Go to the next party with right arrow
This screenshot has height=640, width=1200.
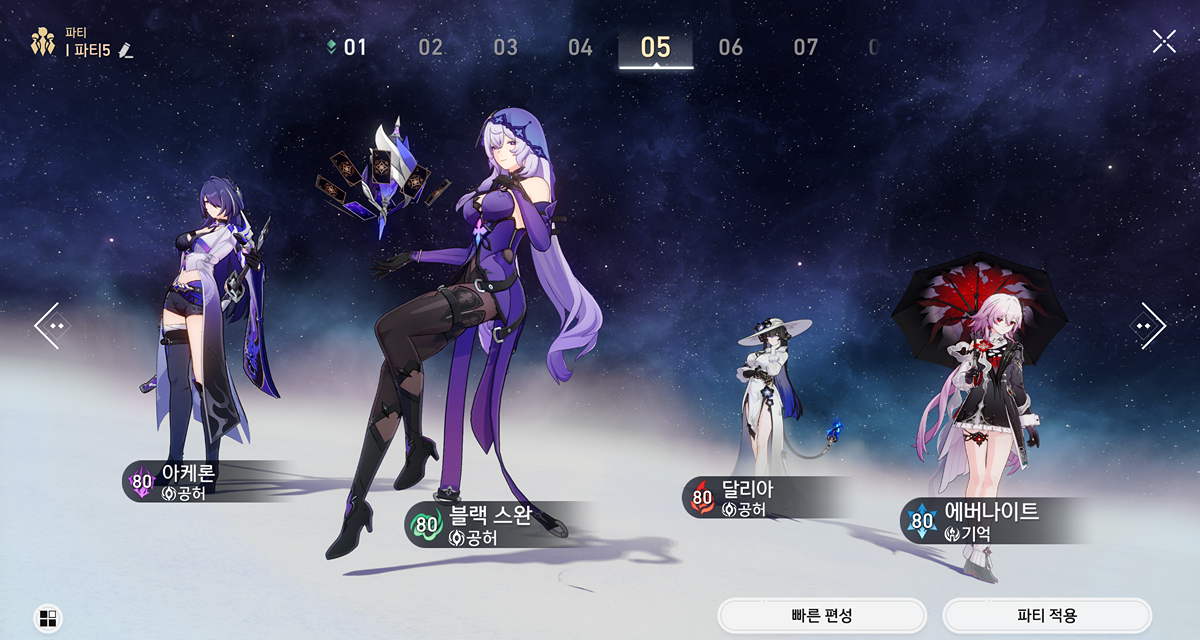click(1147, 326)
